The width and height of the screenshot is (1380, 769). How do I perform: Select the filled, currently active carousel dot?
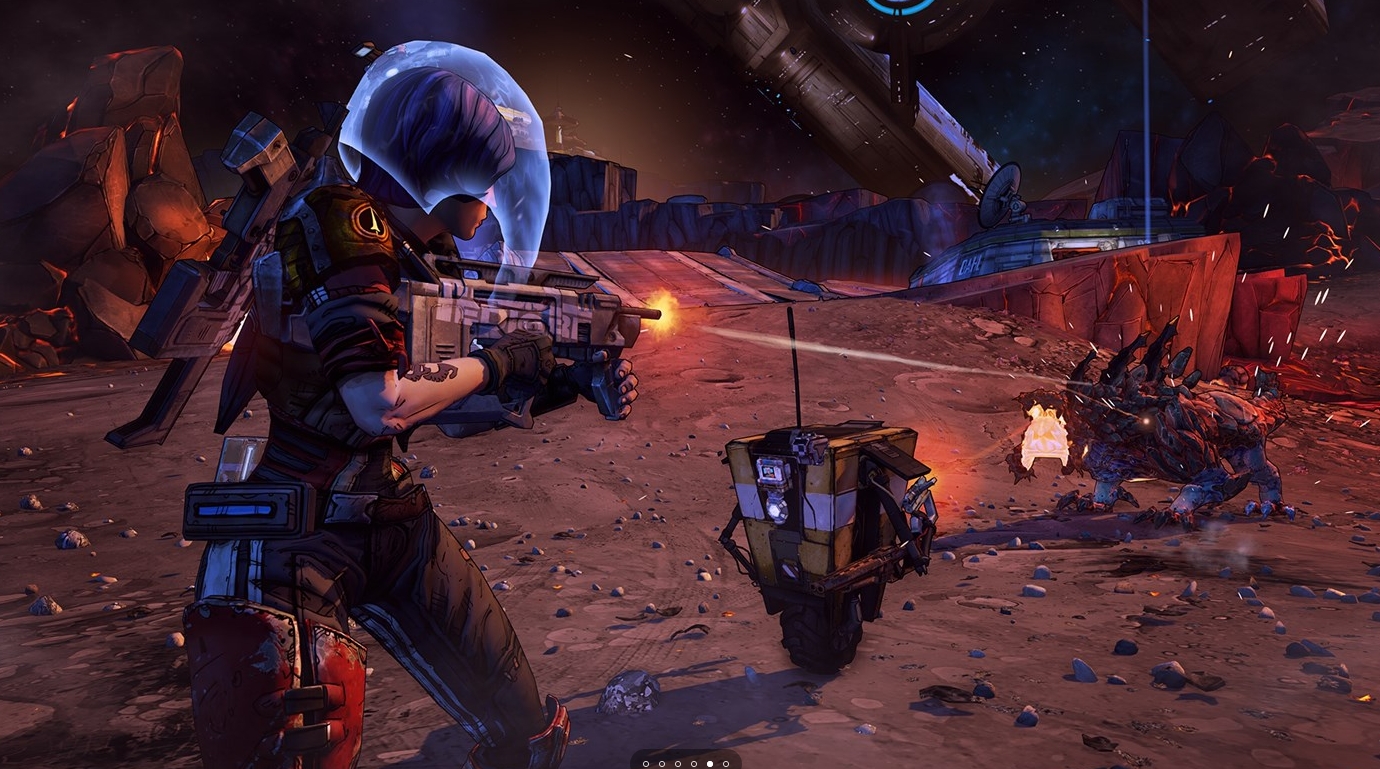710,764
